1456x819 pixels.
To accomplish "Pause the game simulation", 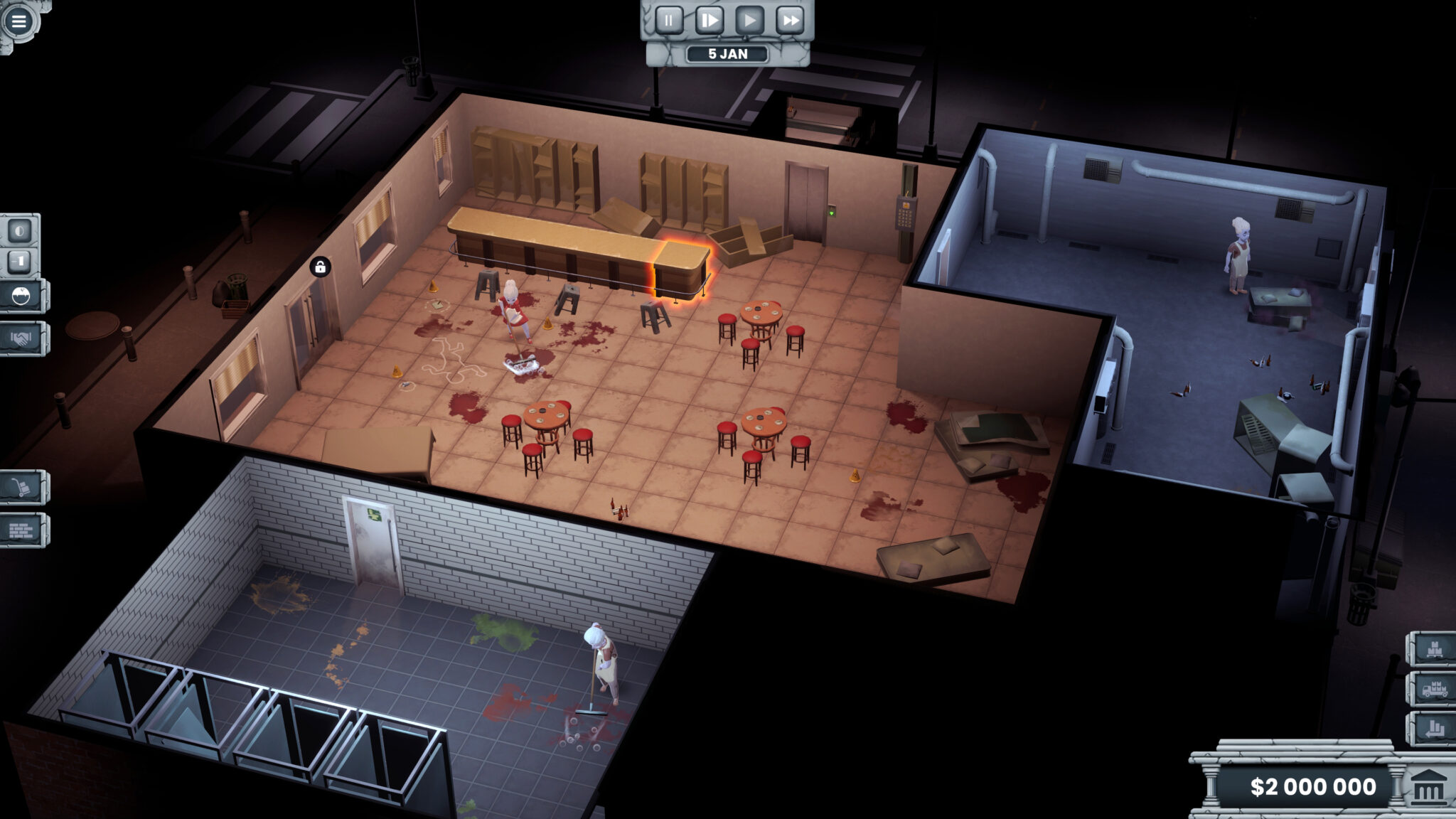I will (x=669, y=20).
